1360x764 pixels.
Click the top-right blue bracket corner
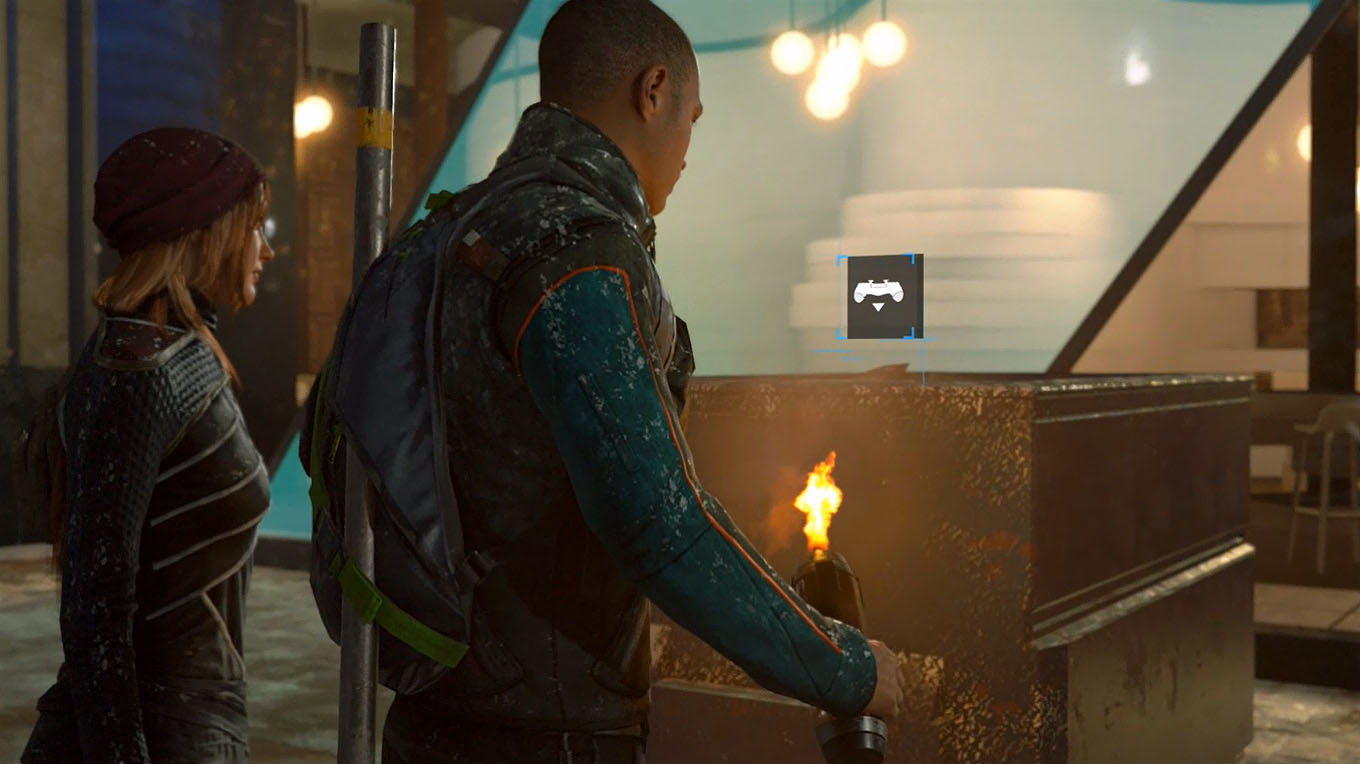pyautogui.click(x=911, y=260)
